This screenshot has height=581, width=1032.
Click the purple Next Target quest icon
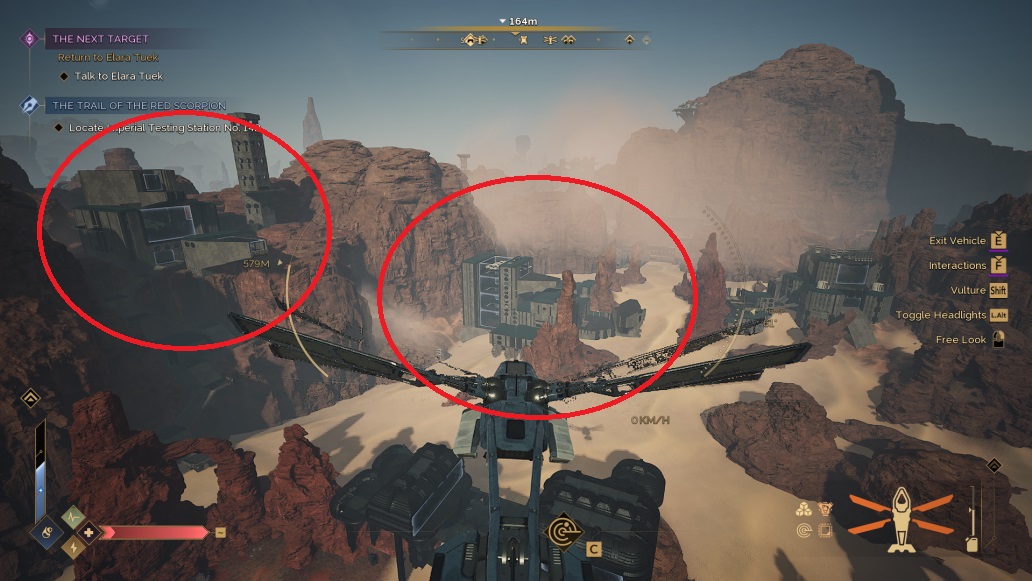pos(30,39)
